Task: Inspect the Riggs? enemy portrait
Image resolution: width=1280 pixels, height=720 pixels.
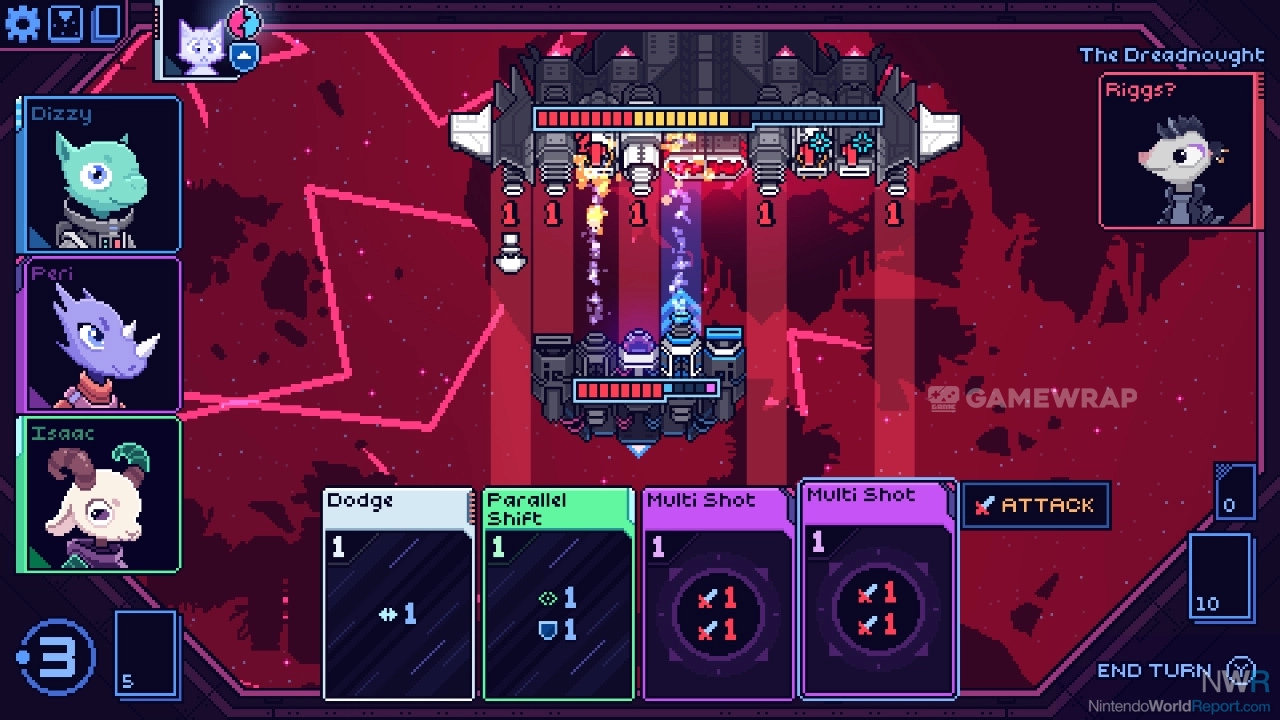Action: click(1176, 151)
